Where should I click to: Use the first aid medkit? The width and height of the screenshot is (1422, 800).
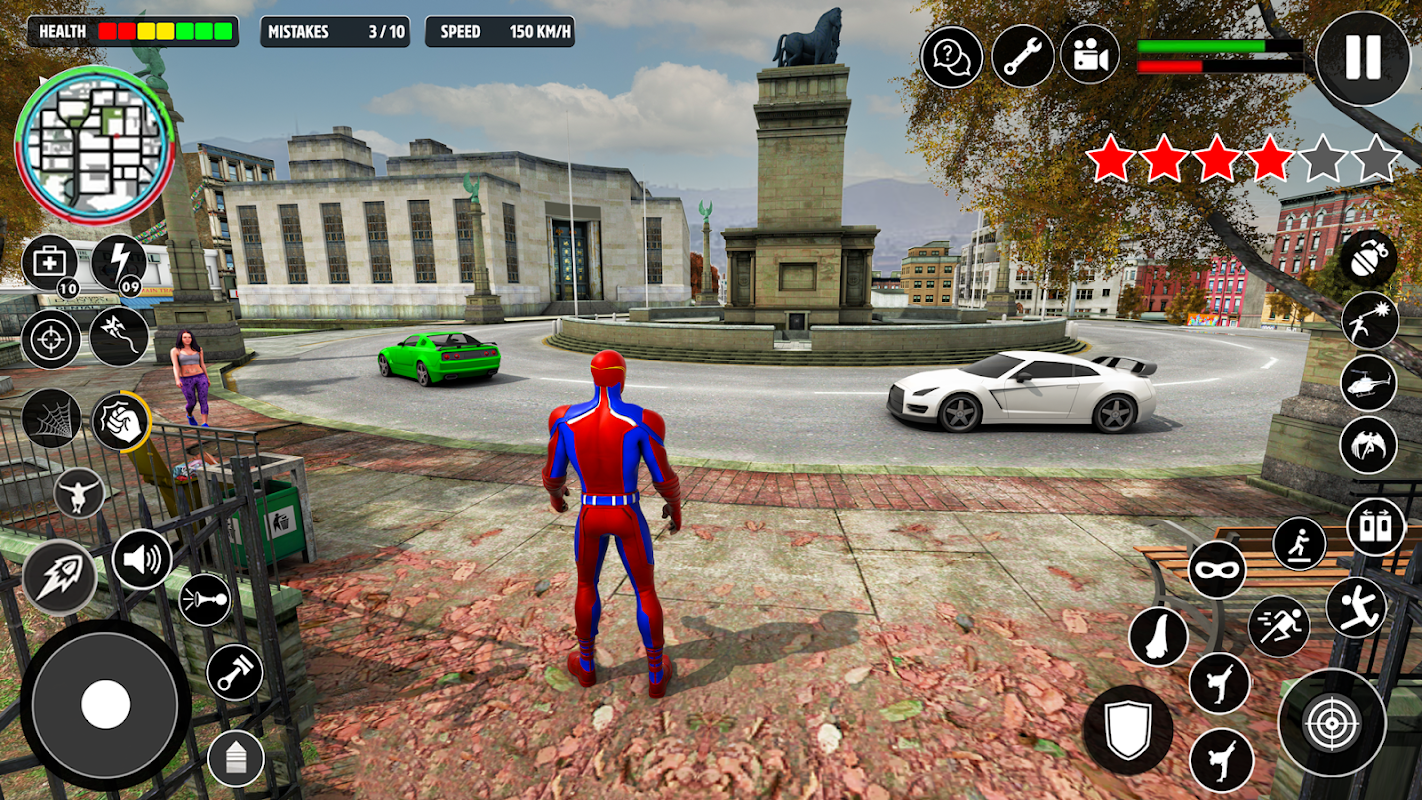pyautogui.click(x=50, y=264)
